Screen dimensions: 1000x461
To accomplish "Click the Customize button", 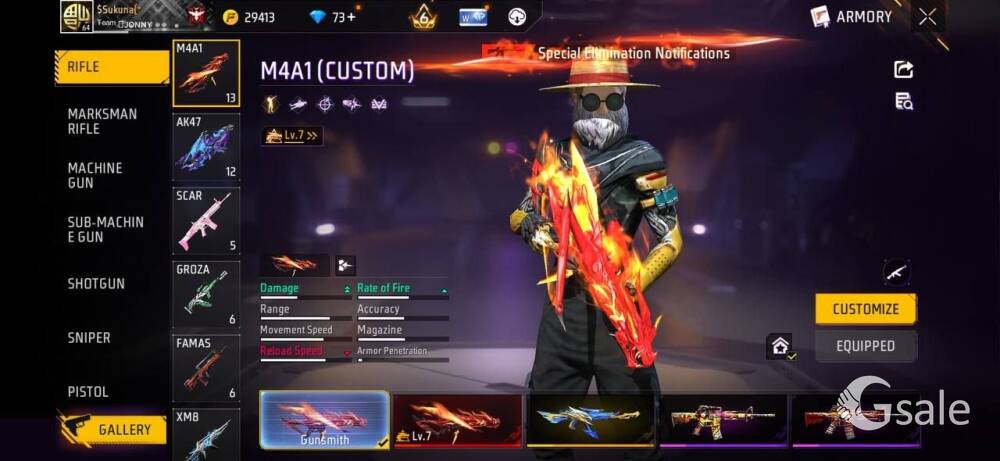I will pos(865,309).
